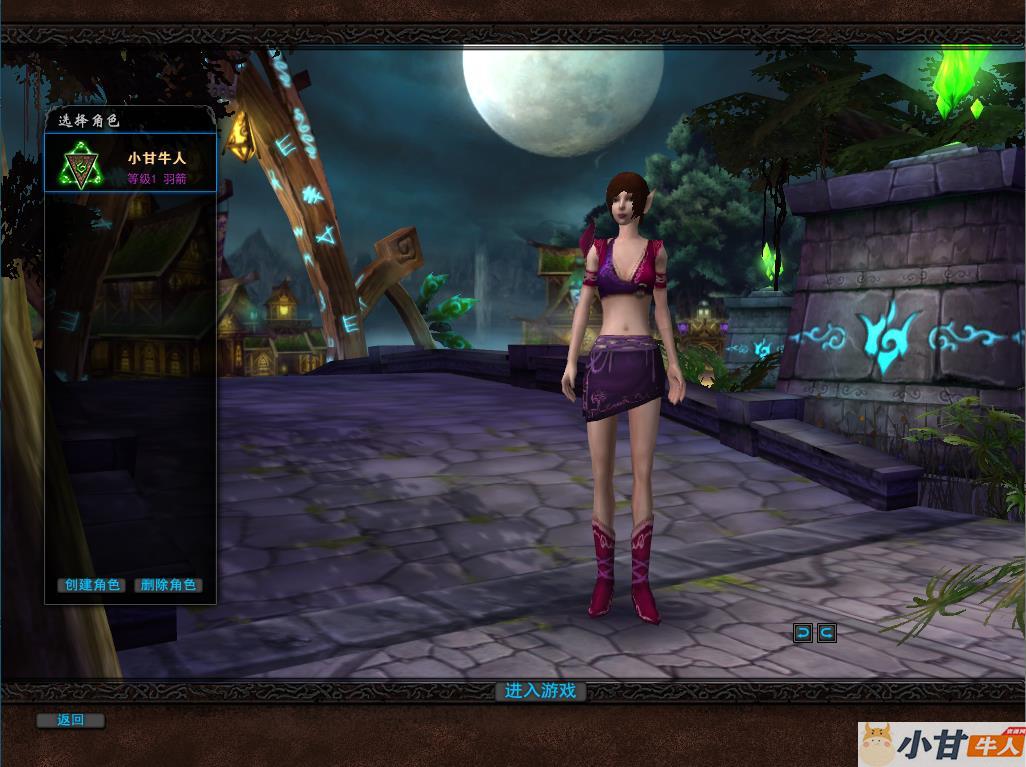Image resolution: width=1026 pixels, height=767 pixels.
Task: Enter the game with 进入游戏
Action: [540, 691]
